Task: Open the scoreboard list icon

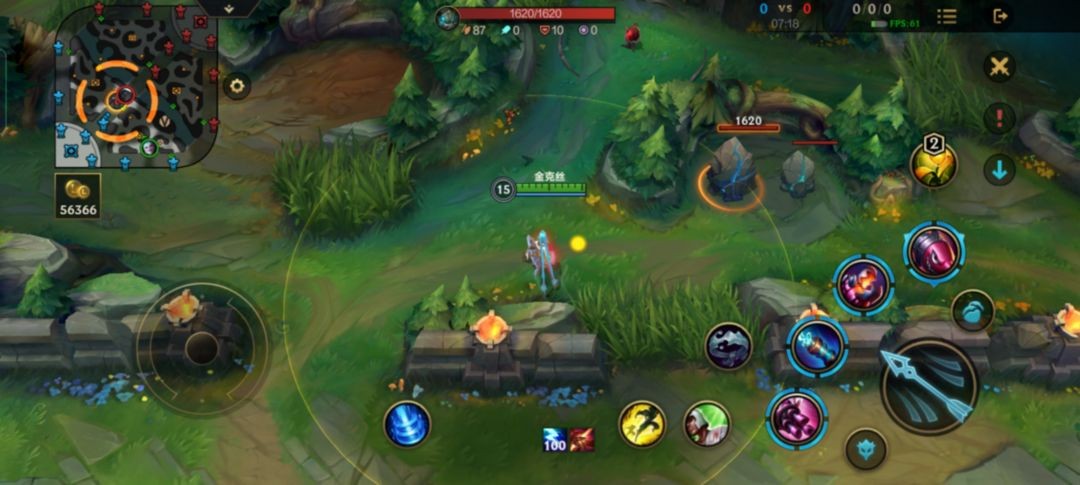Action: pyautogui.click(x=947, y=16)
